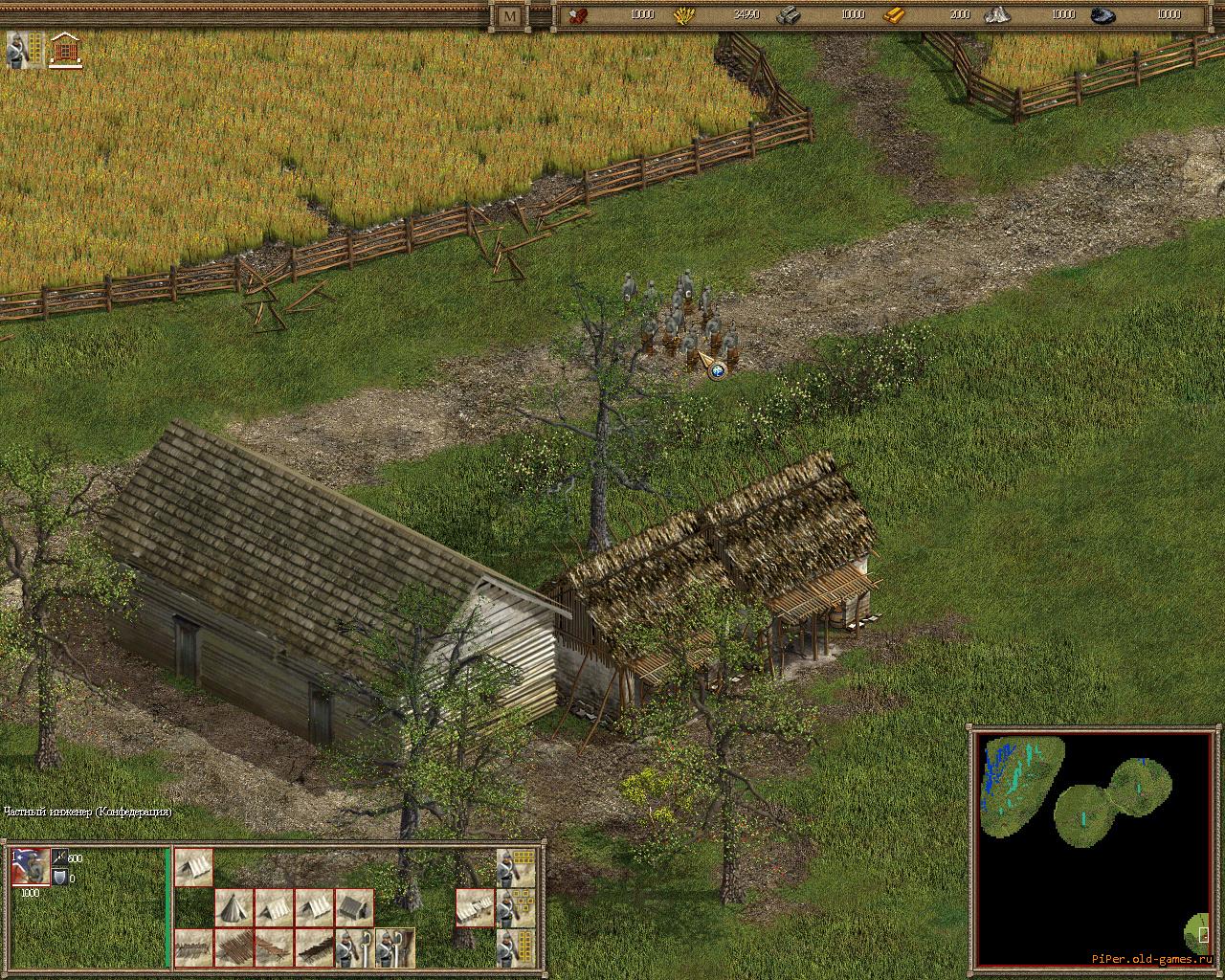
Task: Choose the line formation soldier icon
Action: click(x=515, y=866)
